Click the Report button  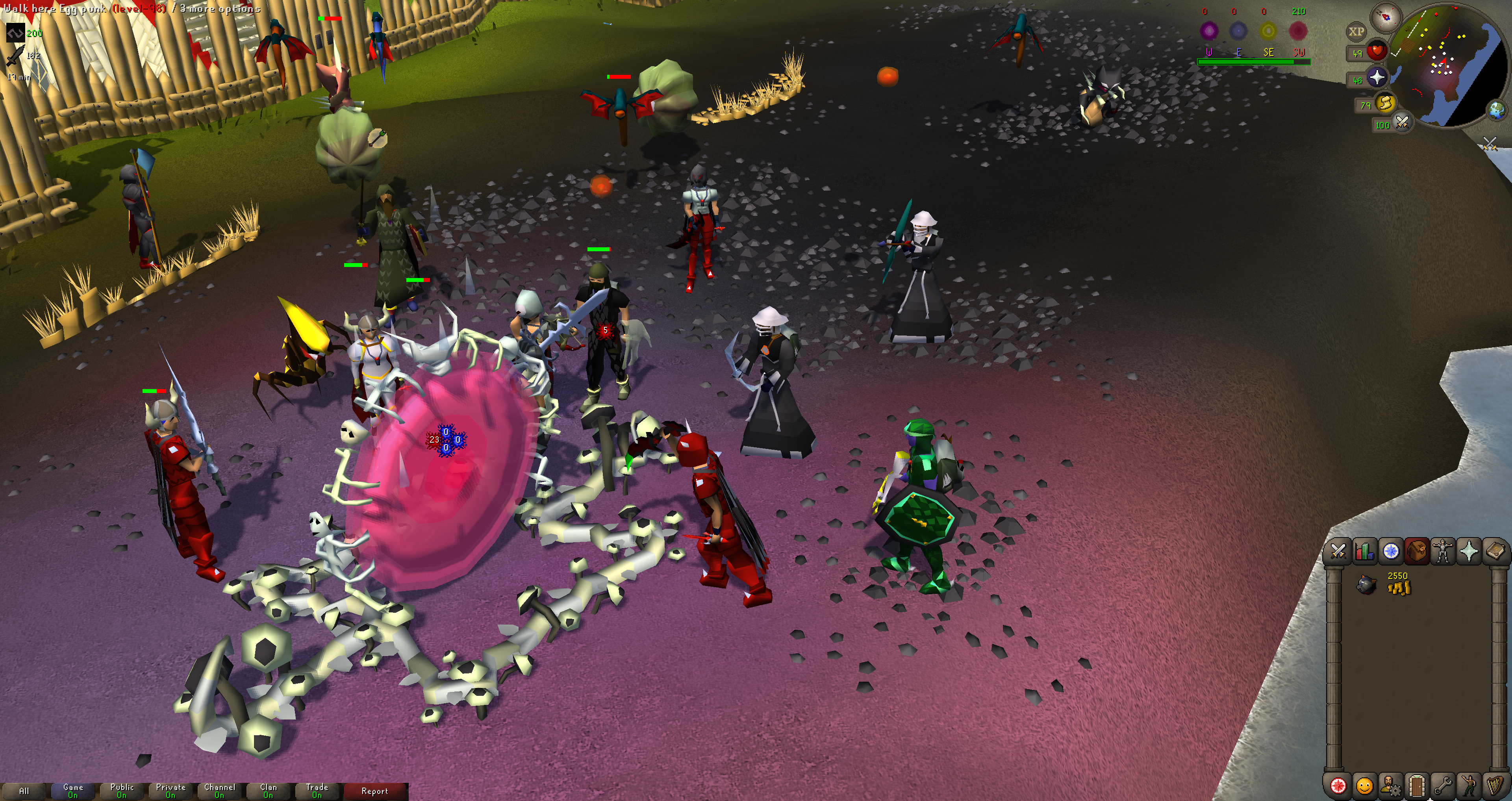point(374,791)
